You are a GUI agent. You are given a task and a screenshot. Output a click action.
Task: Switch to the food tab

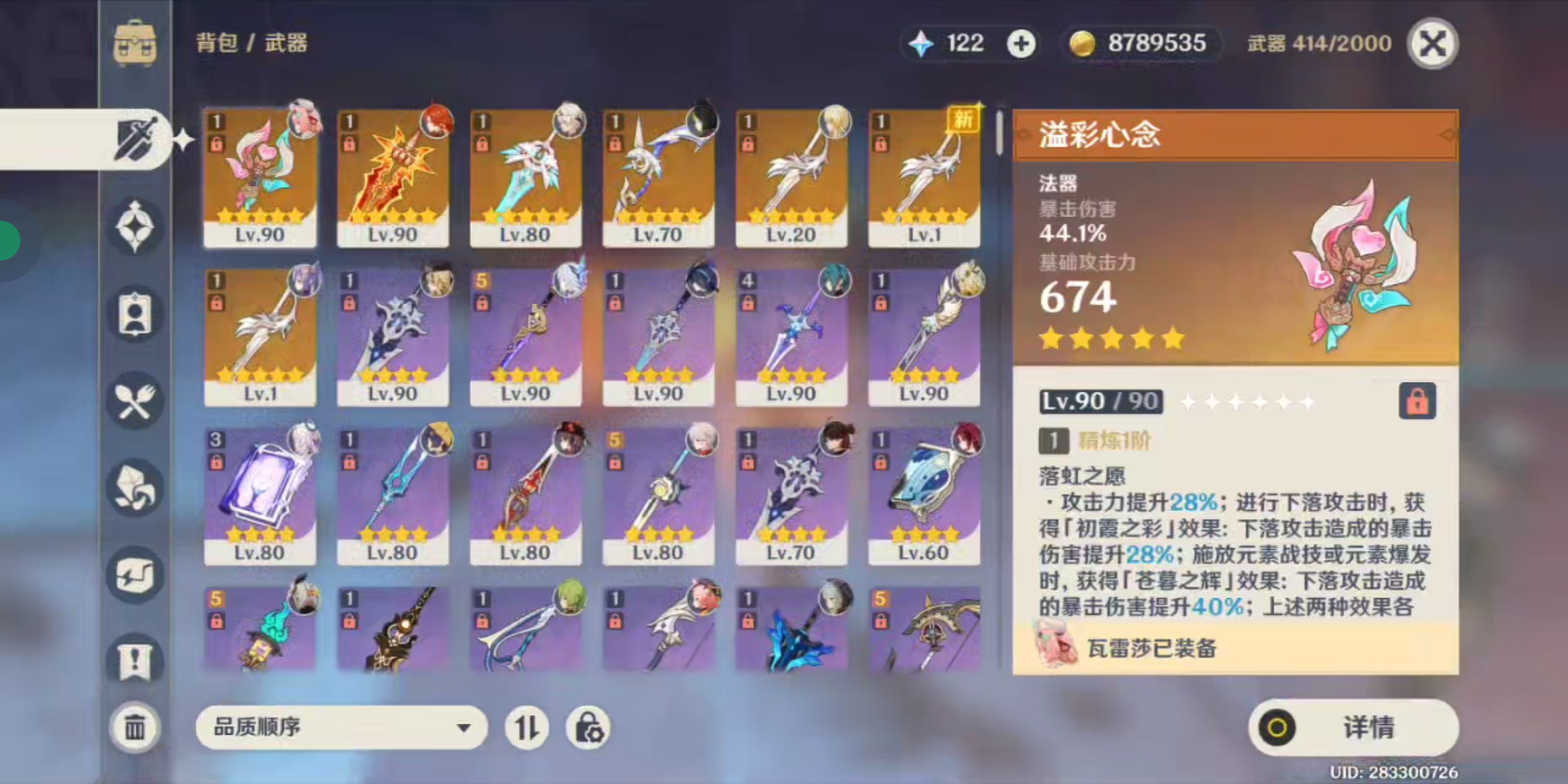pos(136,401)
